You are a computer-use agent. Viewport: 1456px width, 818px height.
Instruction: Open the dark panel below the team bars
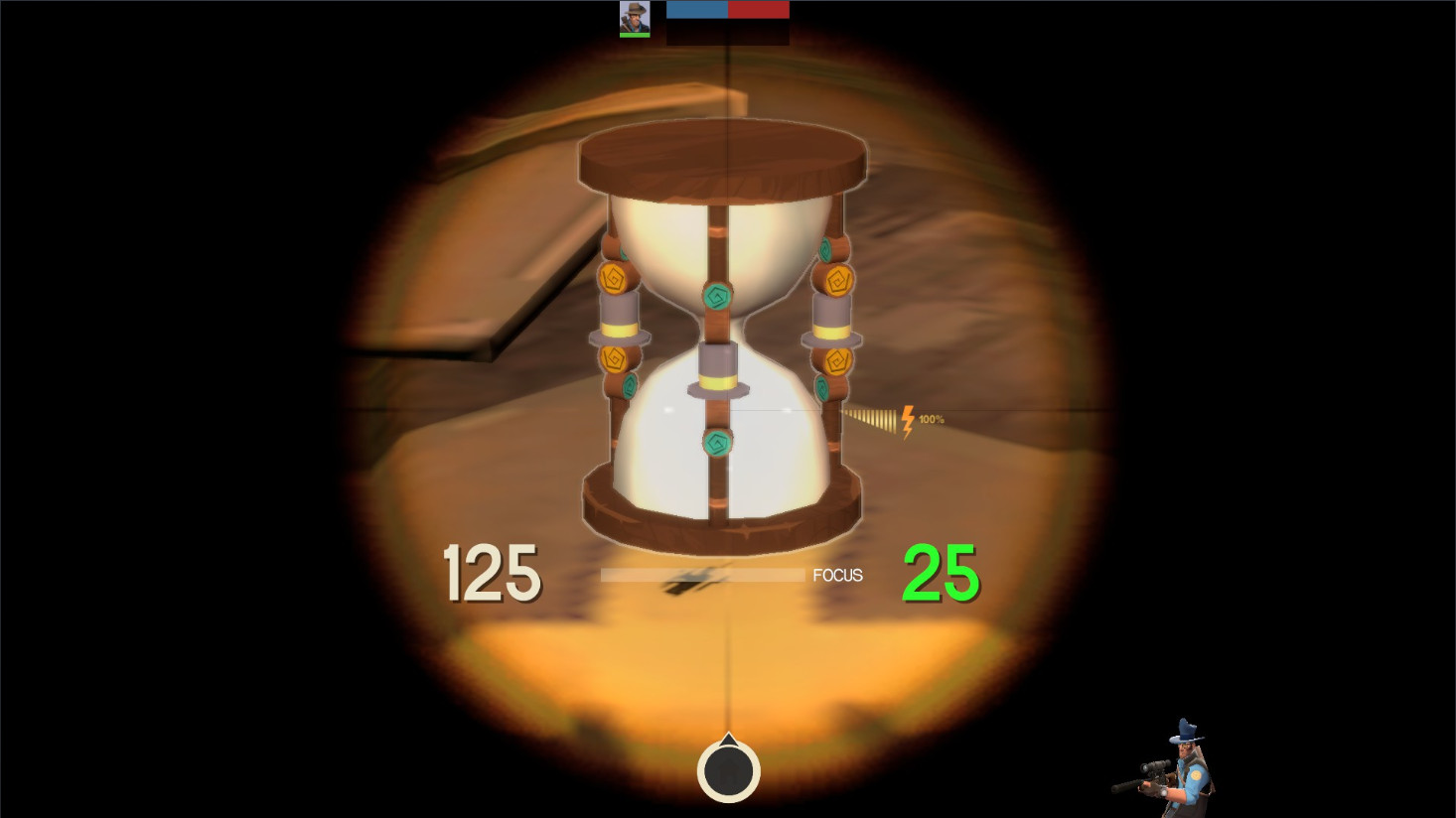point(727,33)
